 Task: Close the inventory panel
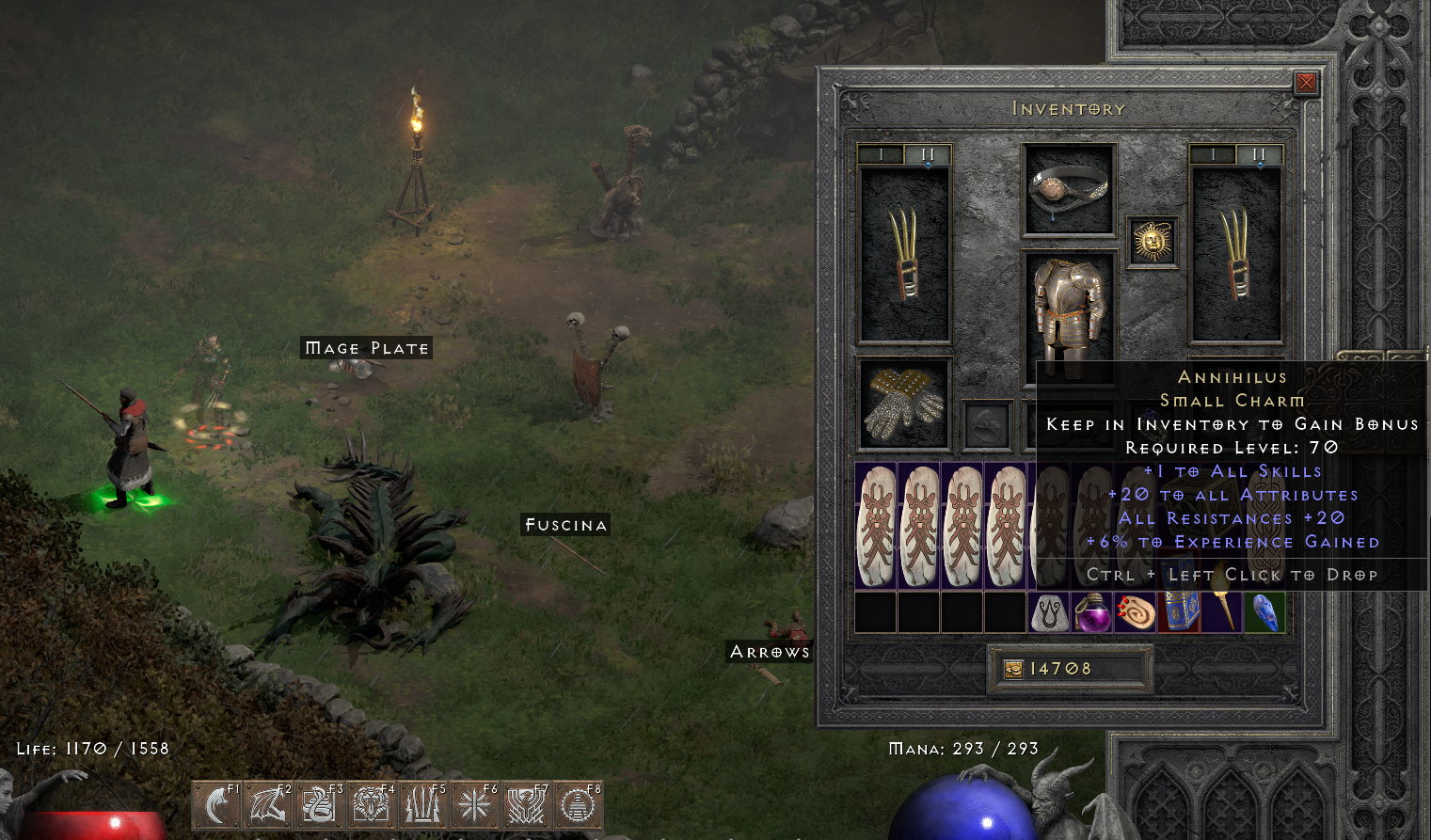[1306, 84]
